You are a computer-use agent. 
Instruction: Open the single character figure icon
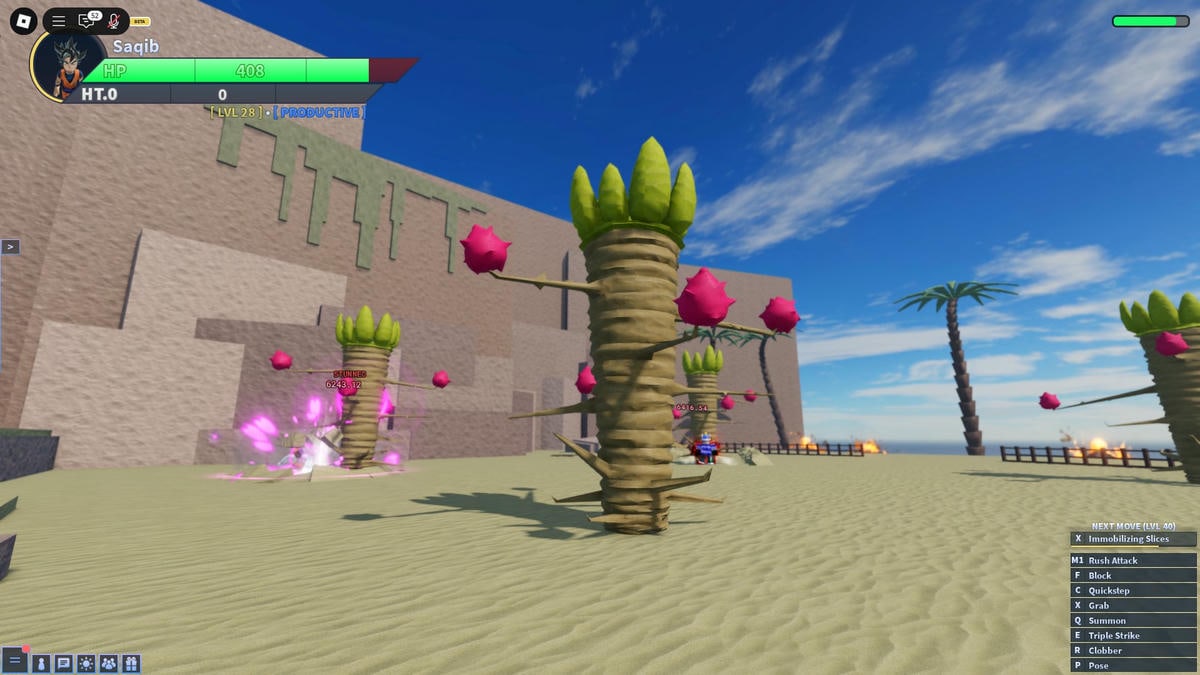(41, 663)
